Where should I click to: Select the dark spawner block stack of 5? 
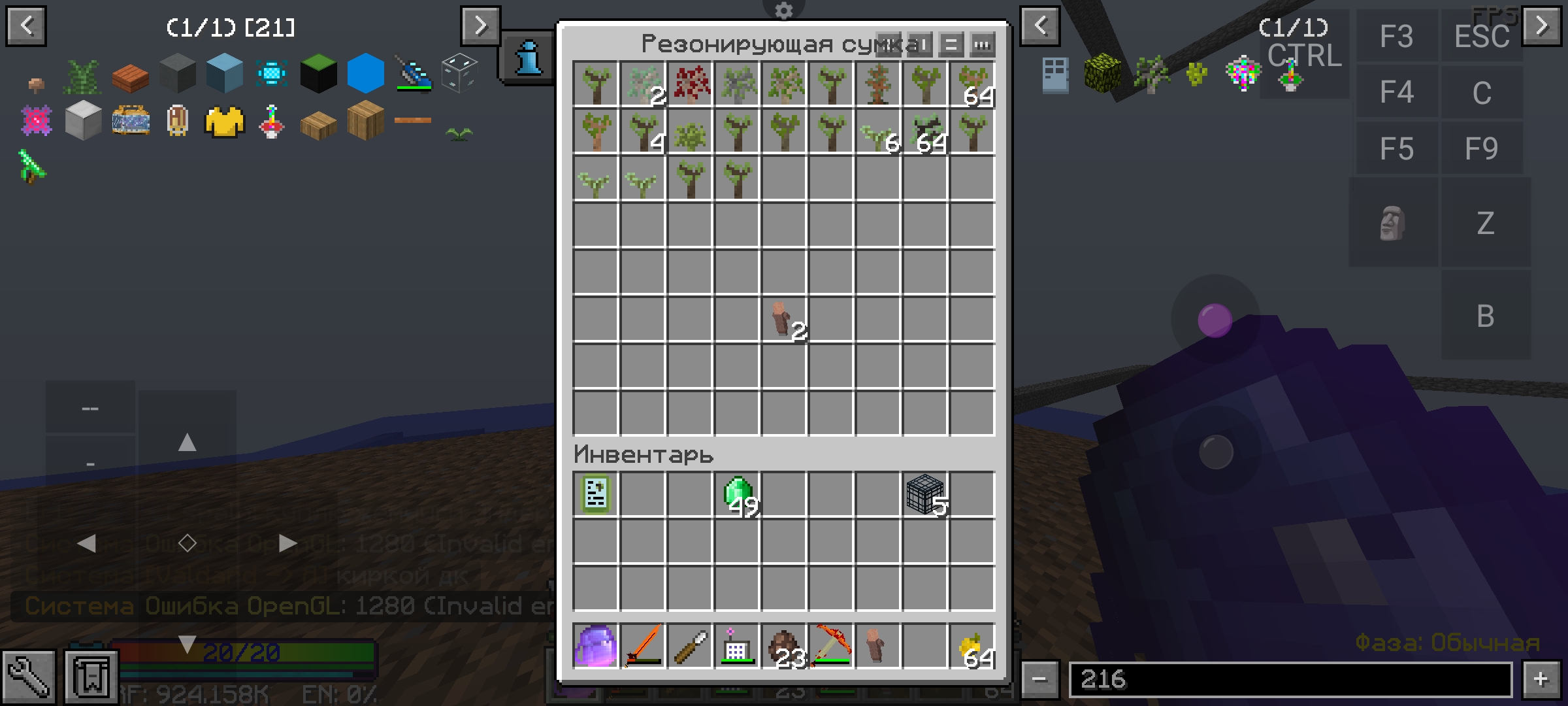tap(925, 495)
